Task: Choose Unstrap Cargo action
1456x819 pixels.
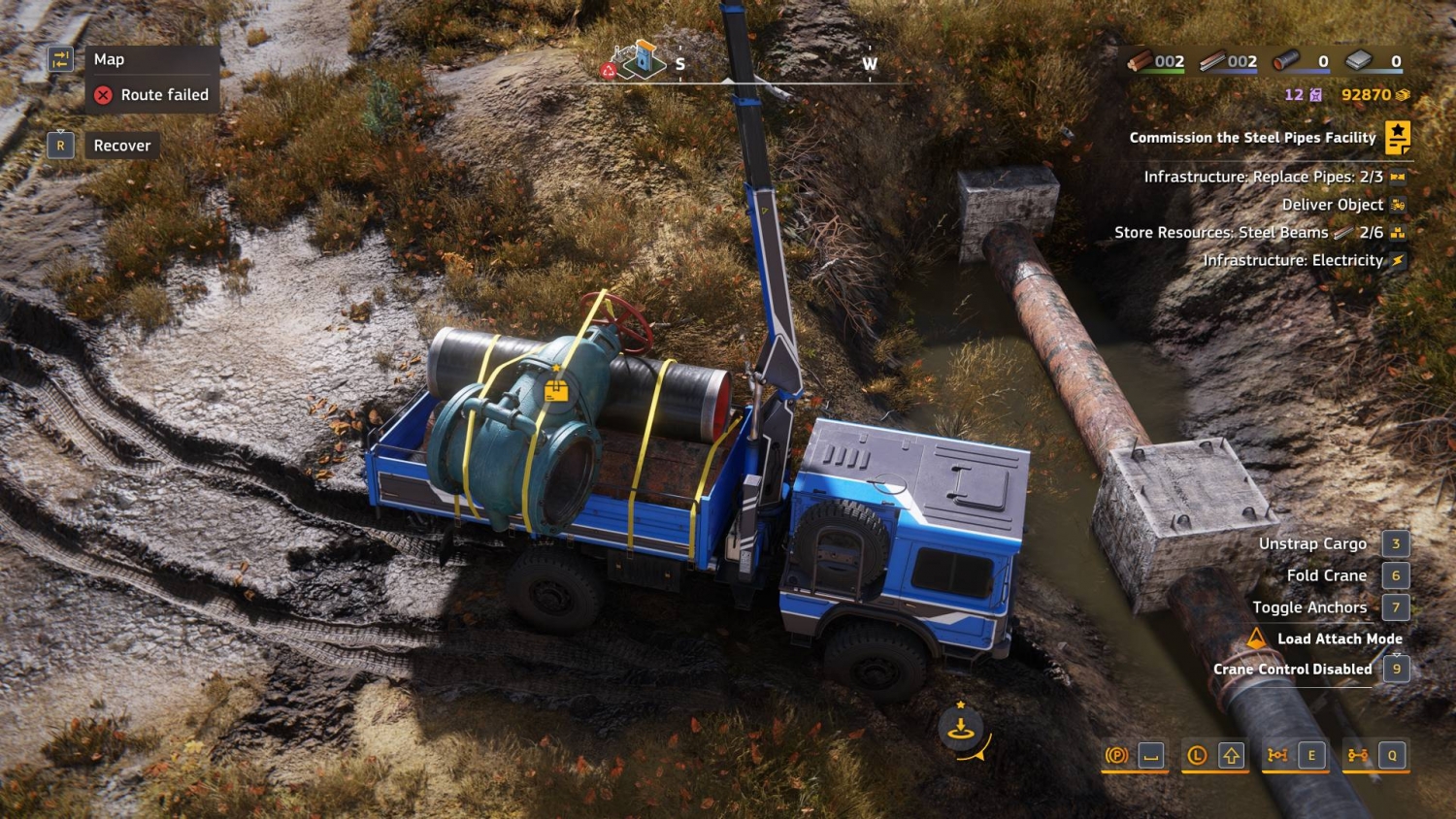Action: click(x=1312, y=544)
